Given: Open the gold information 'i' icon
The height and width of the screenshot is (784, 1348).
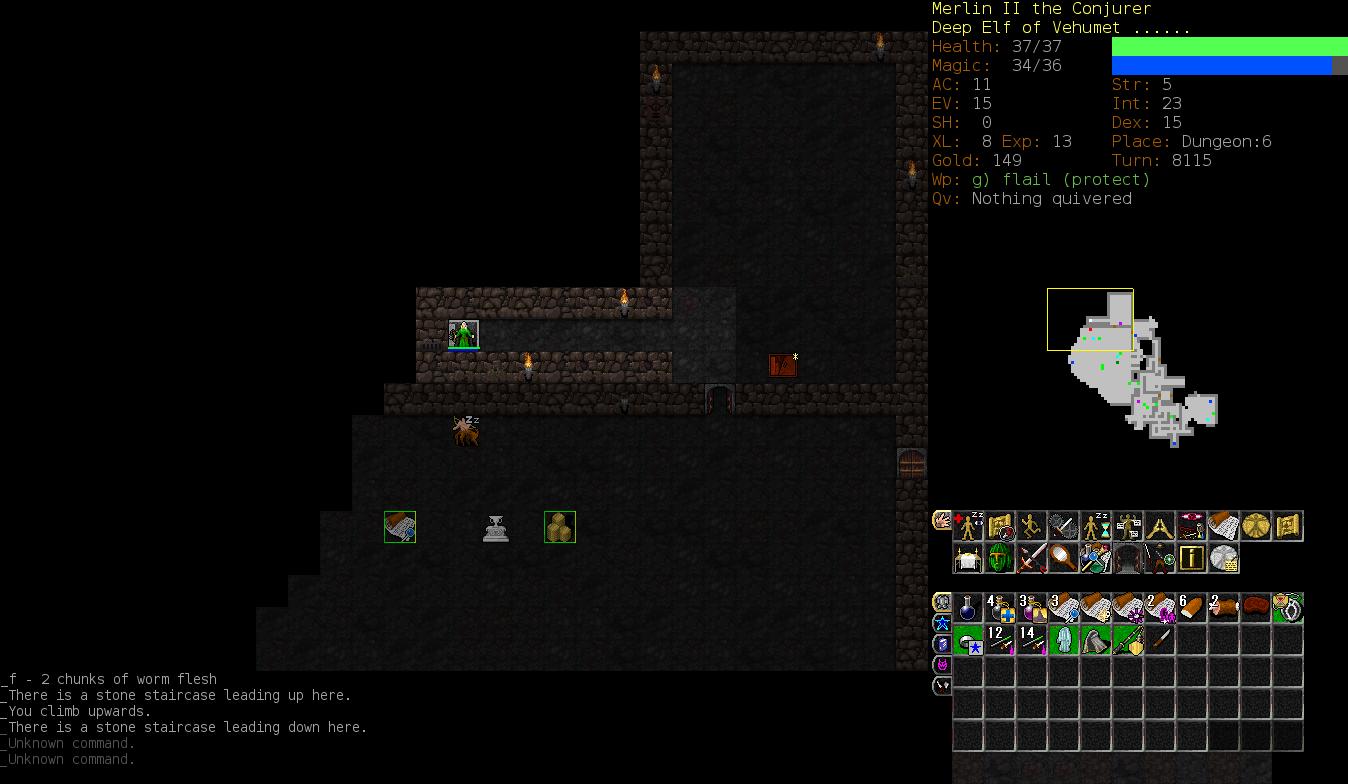Looking at the screenshot, I should click(1192, 558).
